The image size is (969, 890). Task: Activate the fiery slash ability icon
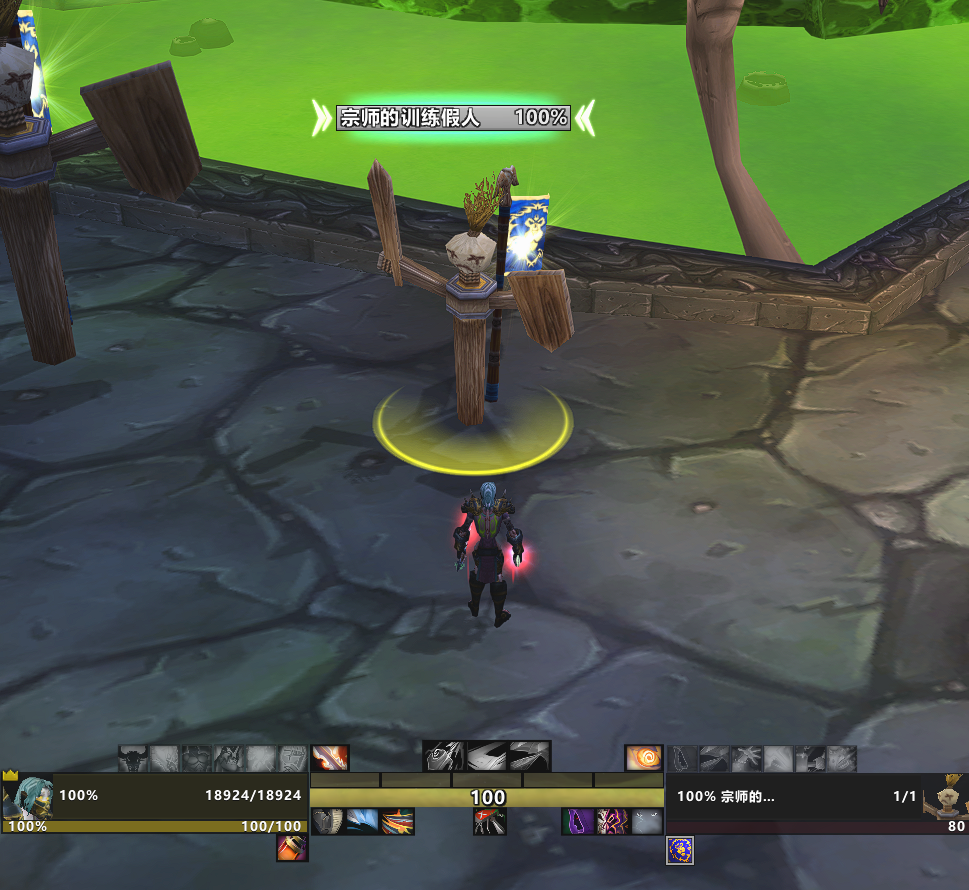coord(329,758)
